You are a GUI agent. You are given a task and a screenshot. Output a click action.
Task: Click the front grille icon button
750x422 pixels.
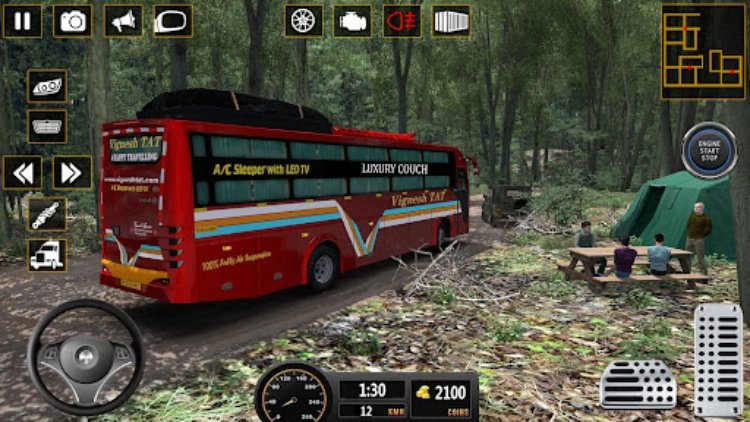coord(47,126)
